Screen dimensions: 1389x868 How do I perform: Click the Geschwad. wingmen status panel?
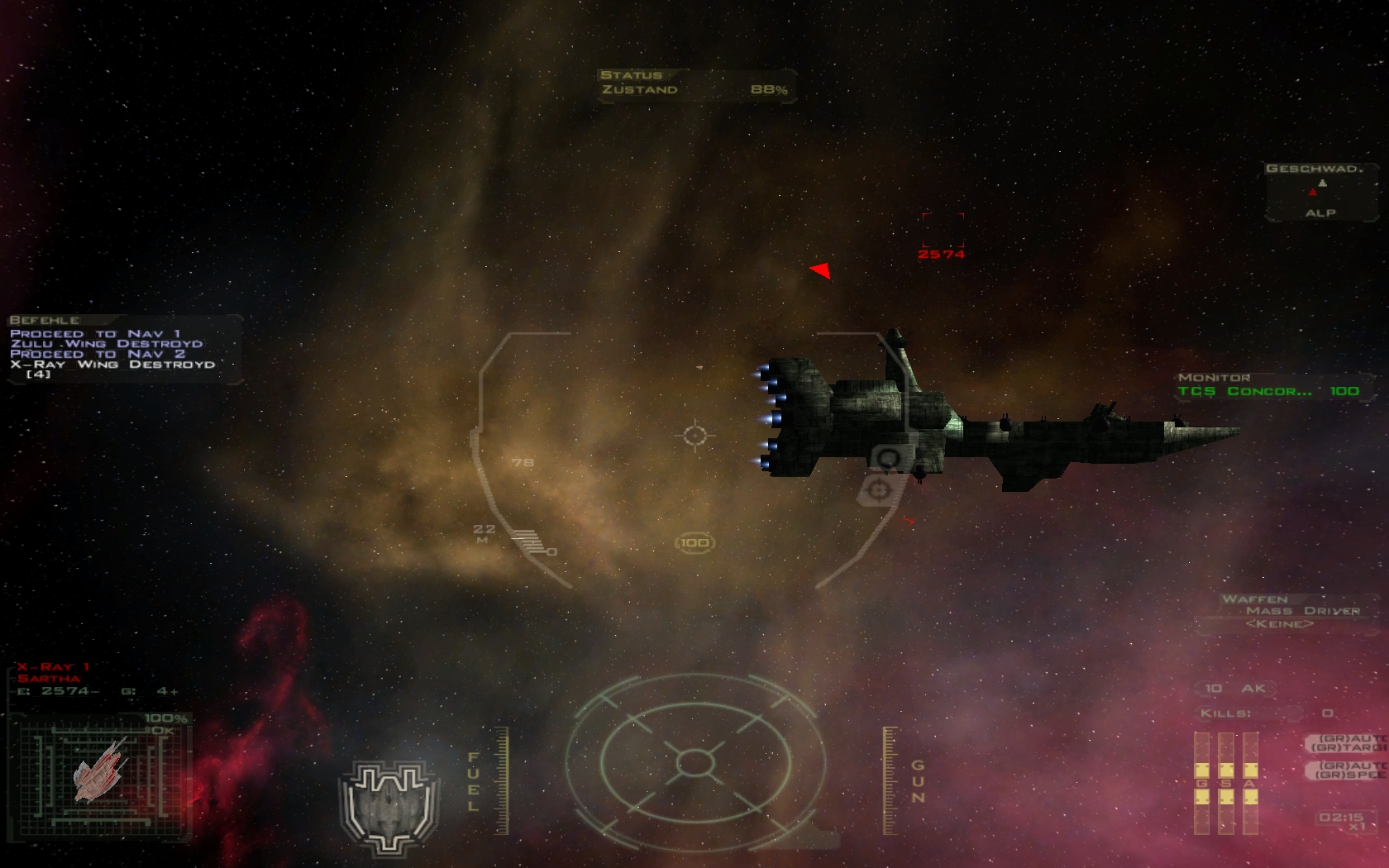coord(1320,192)
